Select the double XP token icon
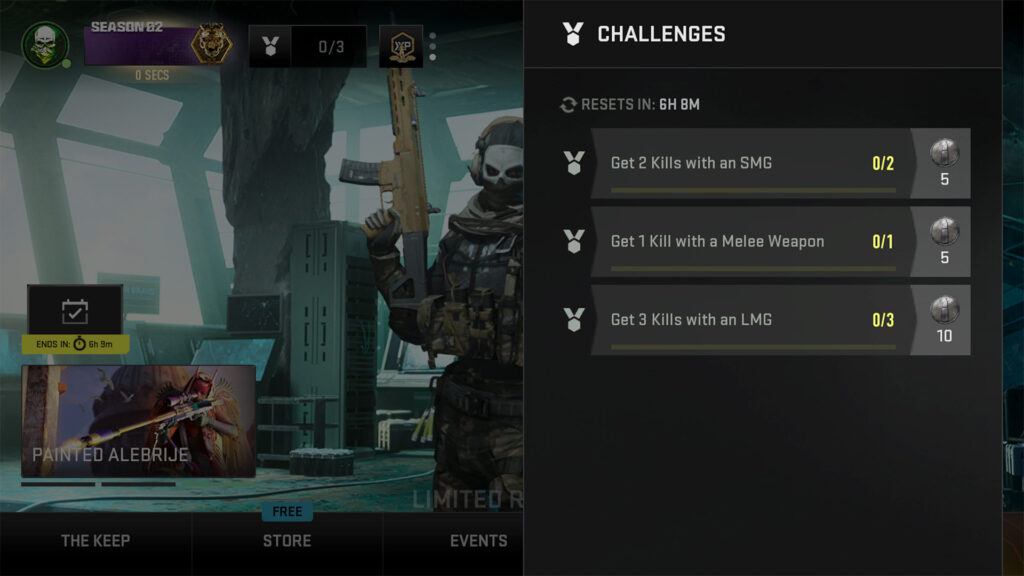The image size is (1024, 576). [400, 46]
